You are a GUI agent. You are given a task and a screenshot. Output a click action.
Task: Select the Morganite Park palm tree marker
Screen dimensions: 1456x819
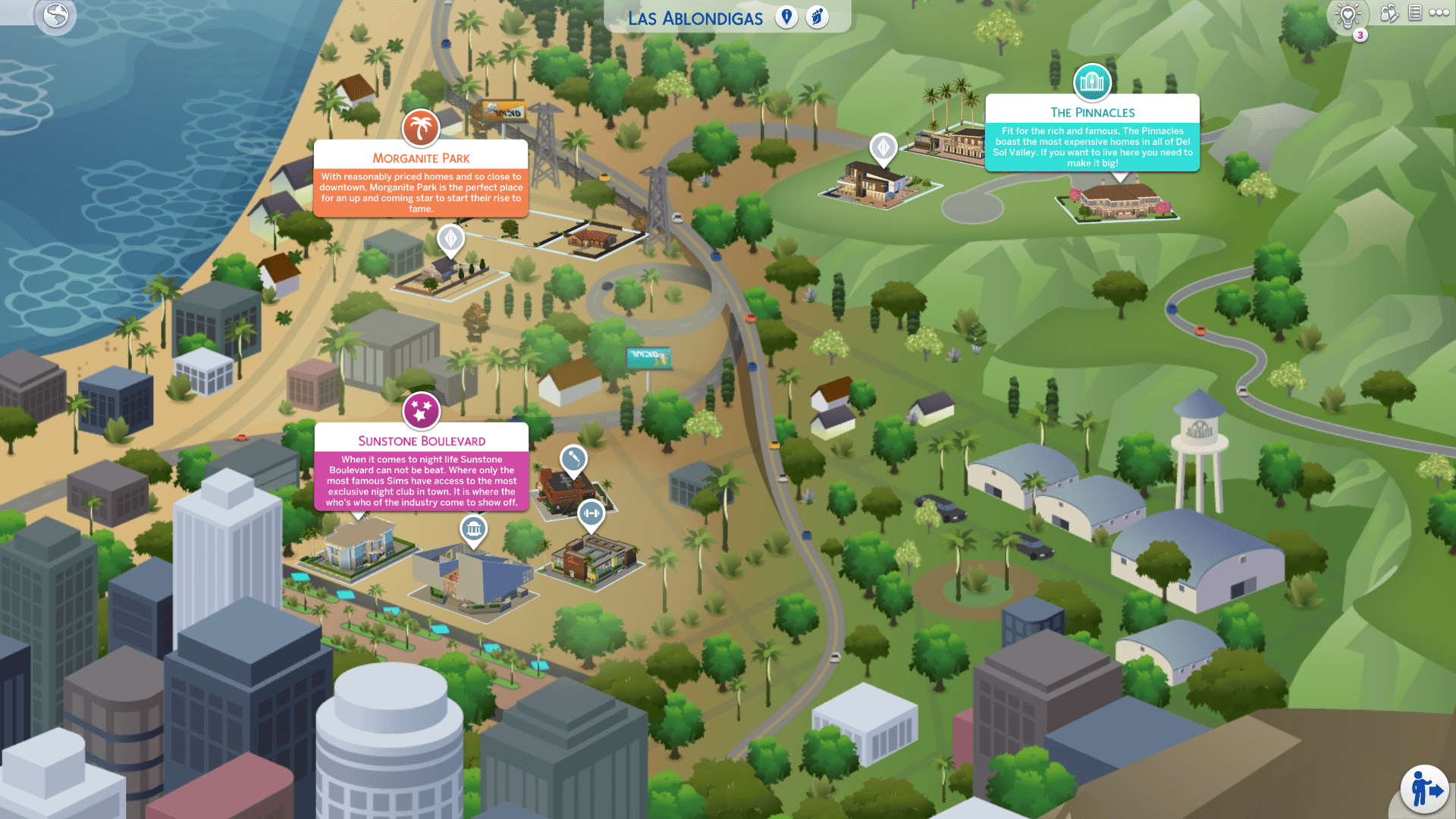point(421,127)
